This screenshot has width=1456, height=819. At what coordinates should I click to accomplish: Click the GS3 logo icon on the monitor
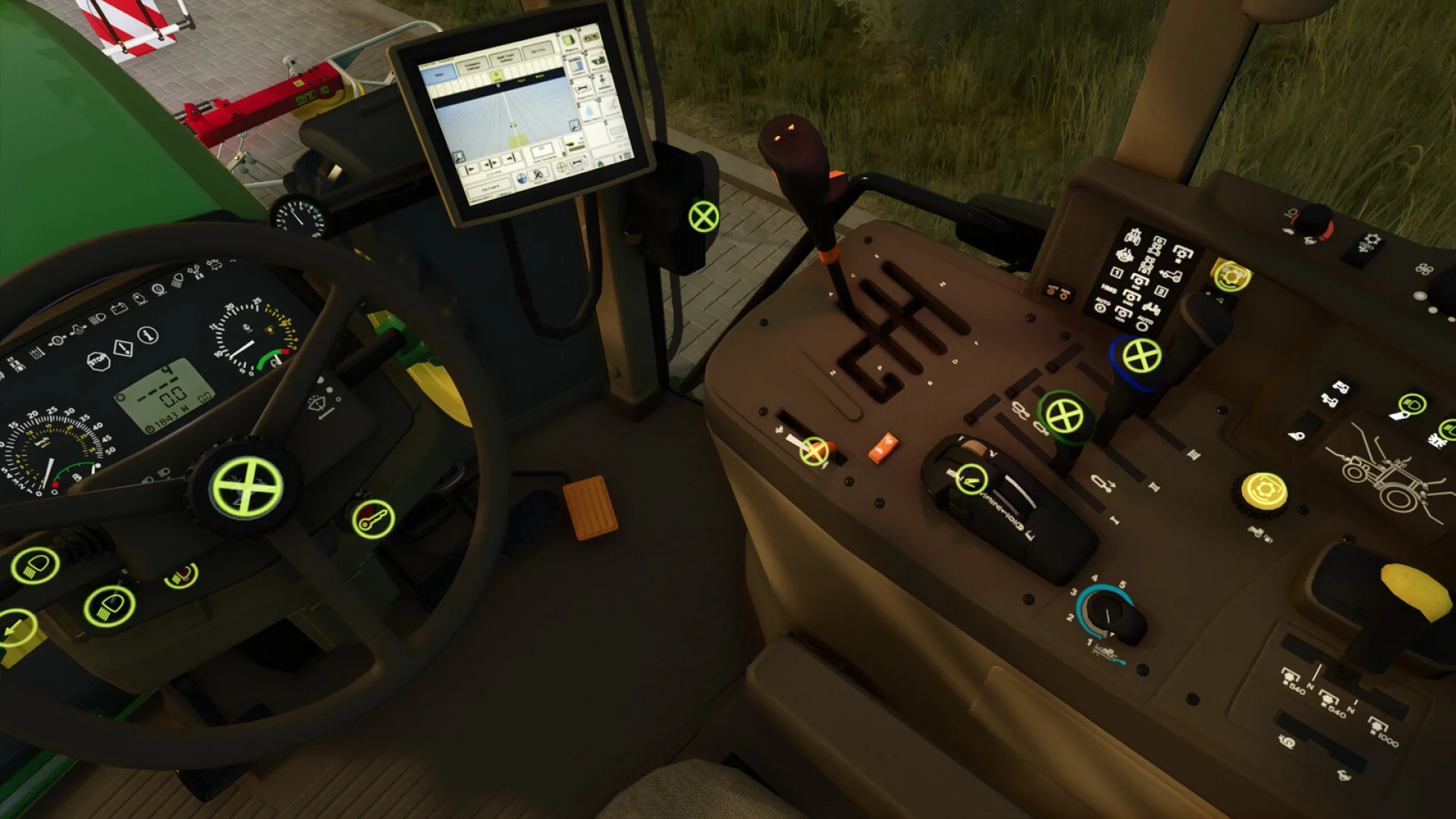[591, 37]
